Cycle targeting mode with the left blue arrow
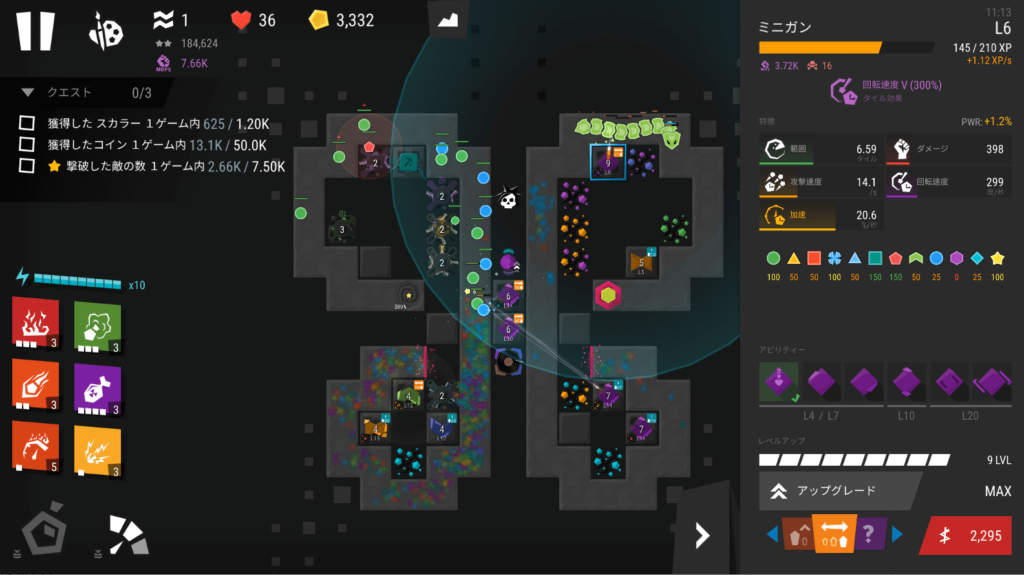 772,535
